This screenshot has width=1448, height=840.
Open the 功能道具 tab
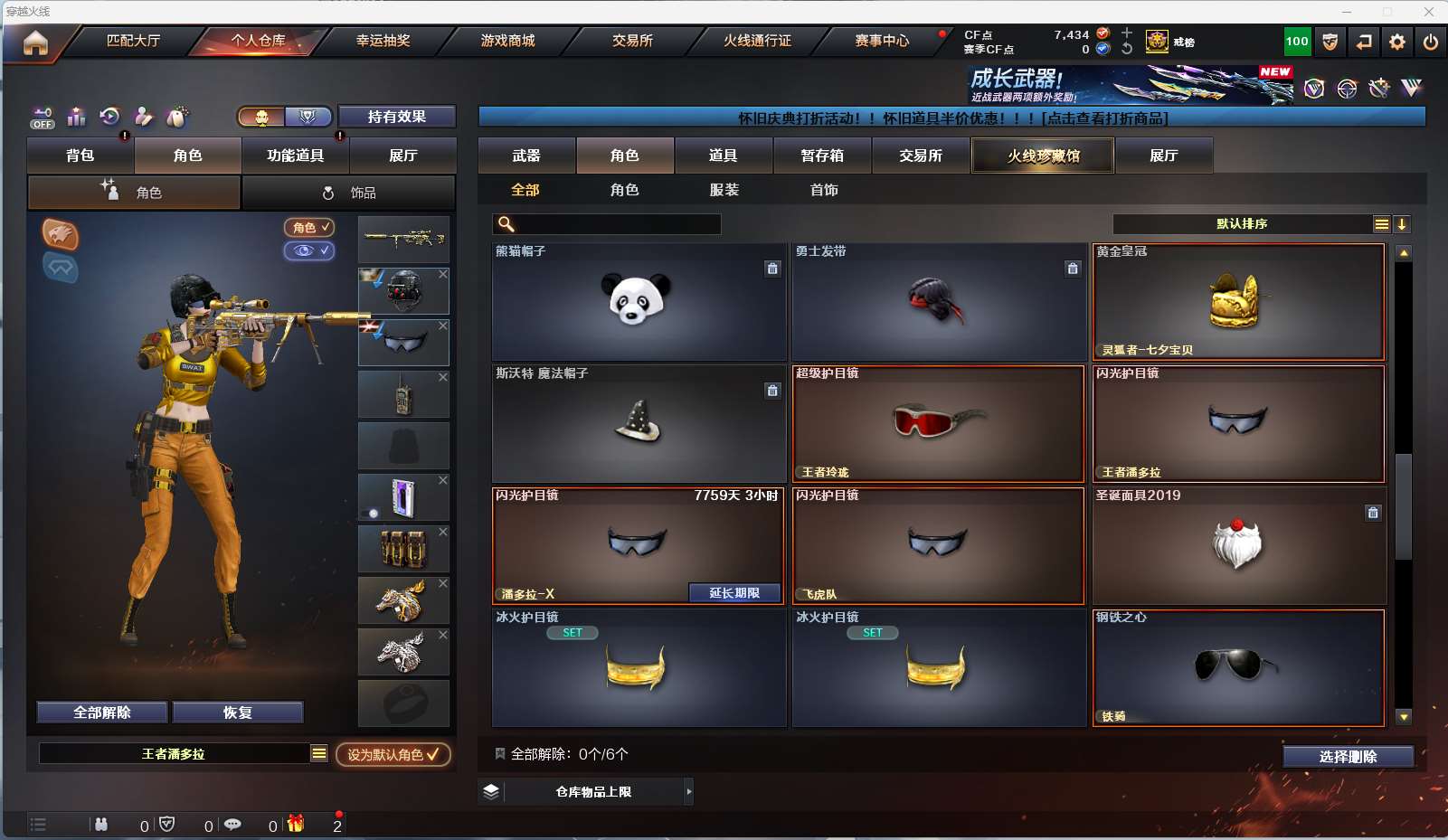click(295, 156)
